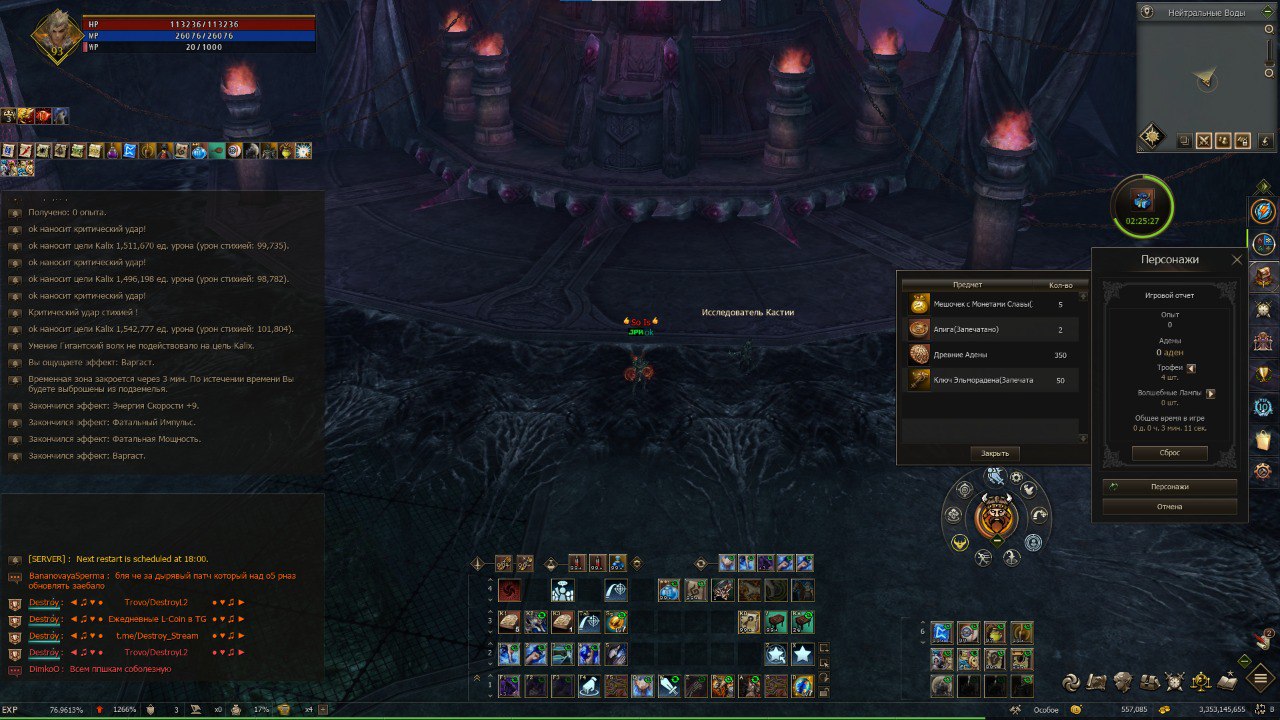Click the minimap showing Нейтральные Воды
The width and height of the screenshot is (1280, 720).
click(x=1206, y=78)
